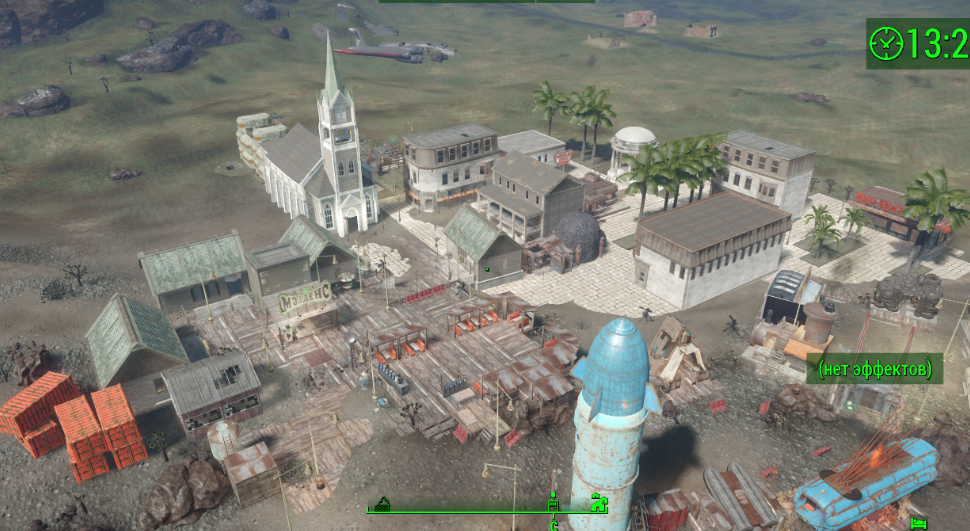The height and width of the screenshot is (531, 970).
Task: Click the green clock icon
Action: coord(886,43)
